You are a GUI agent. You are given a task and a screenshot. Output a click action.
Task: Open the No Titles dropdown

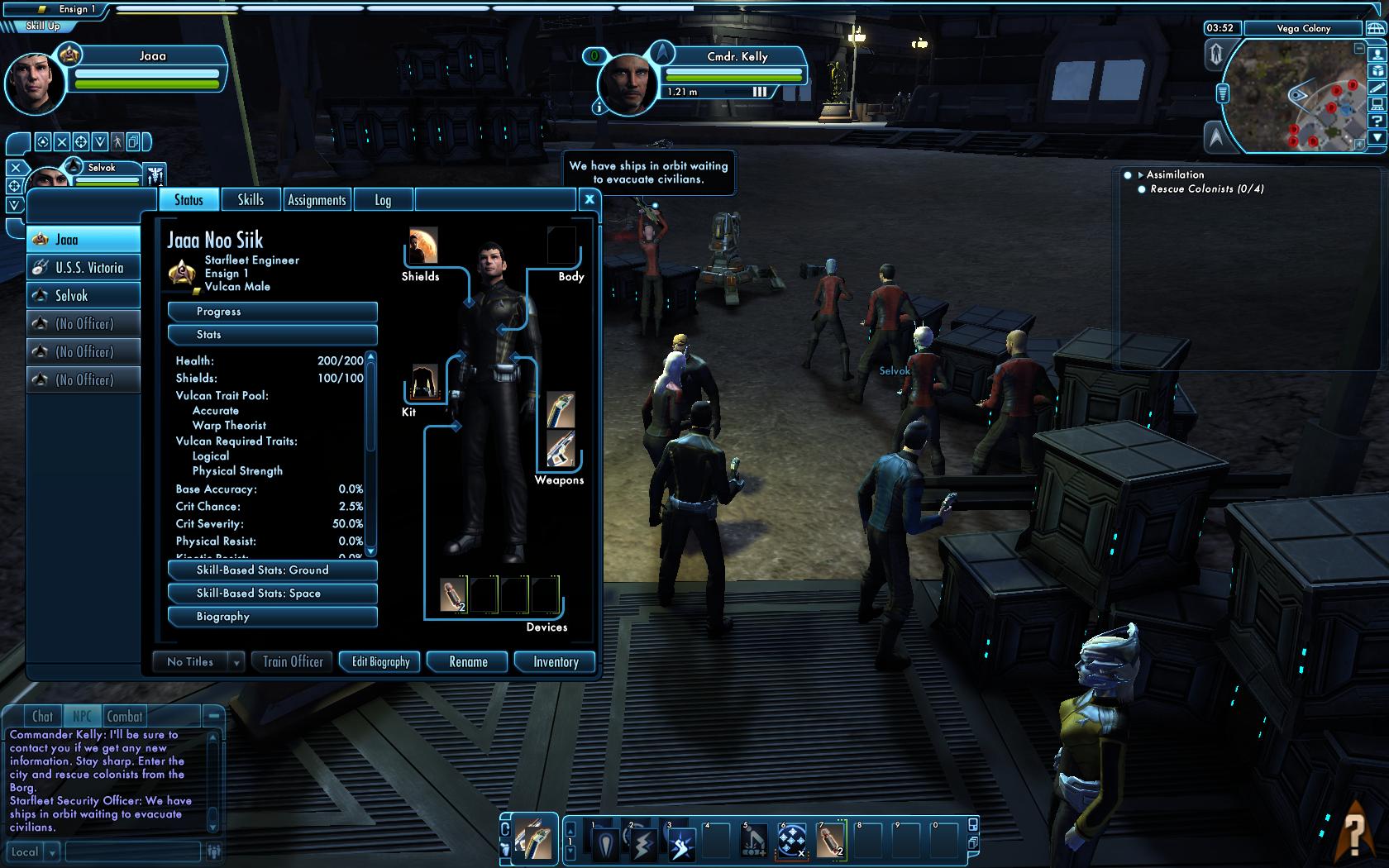(x=236, y=662)
